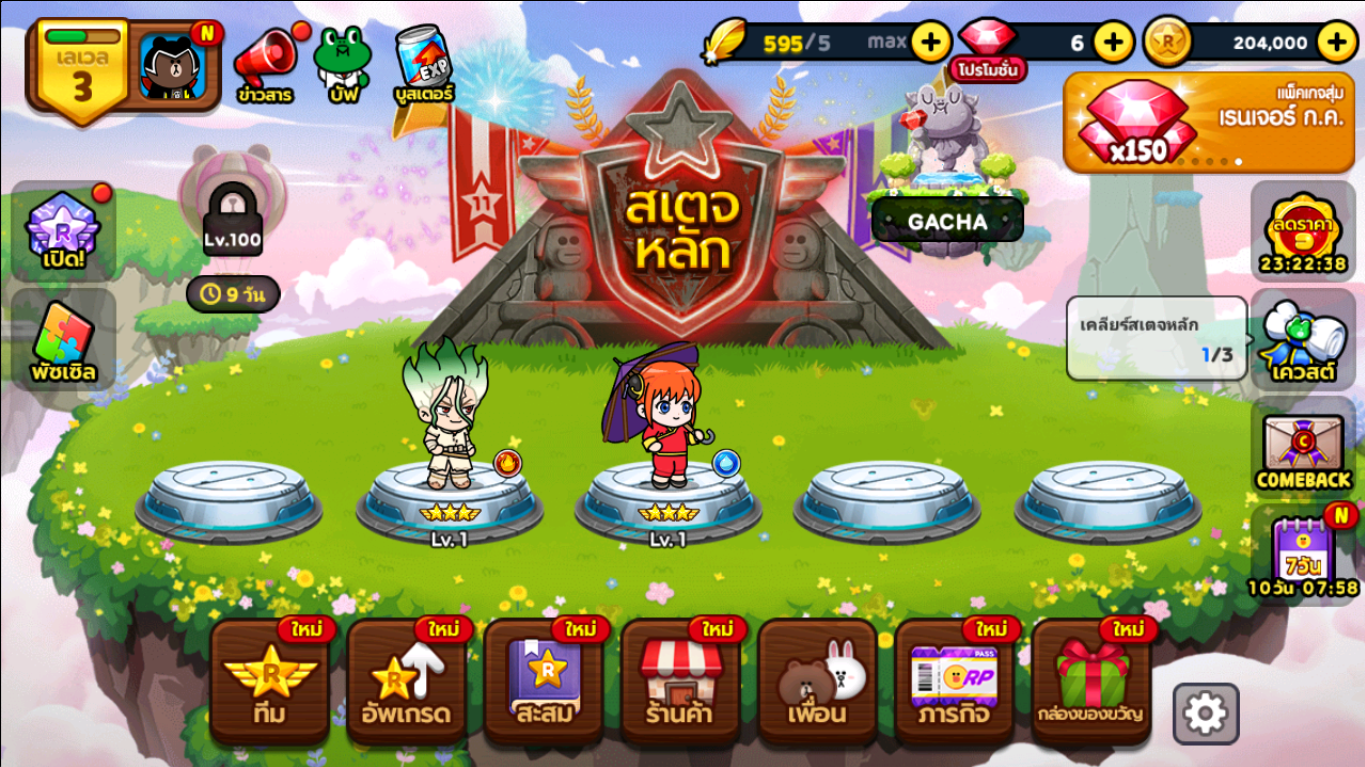Open the เควสต์ quest scroll

click(1303, 340)
